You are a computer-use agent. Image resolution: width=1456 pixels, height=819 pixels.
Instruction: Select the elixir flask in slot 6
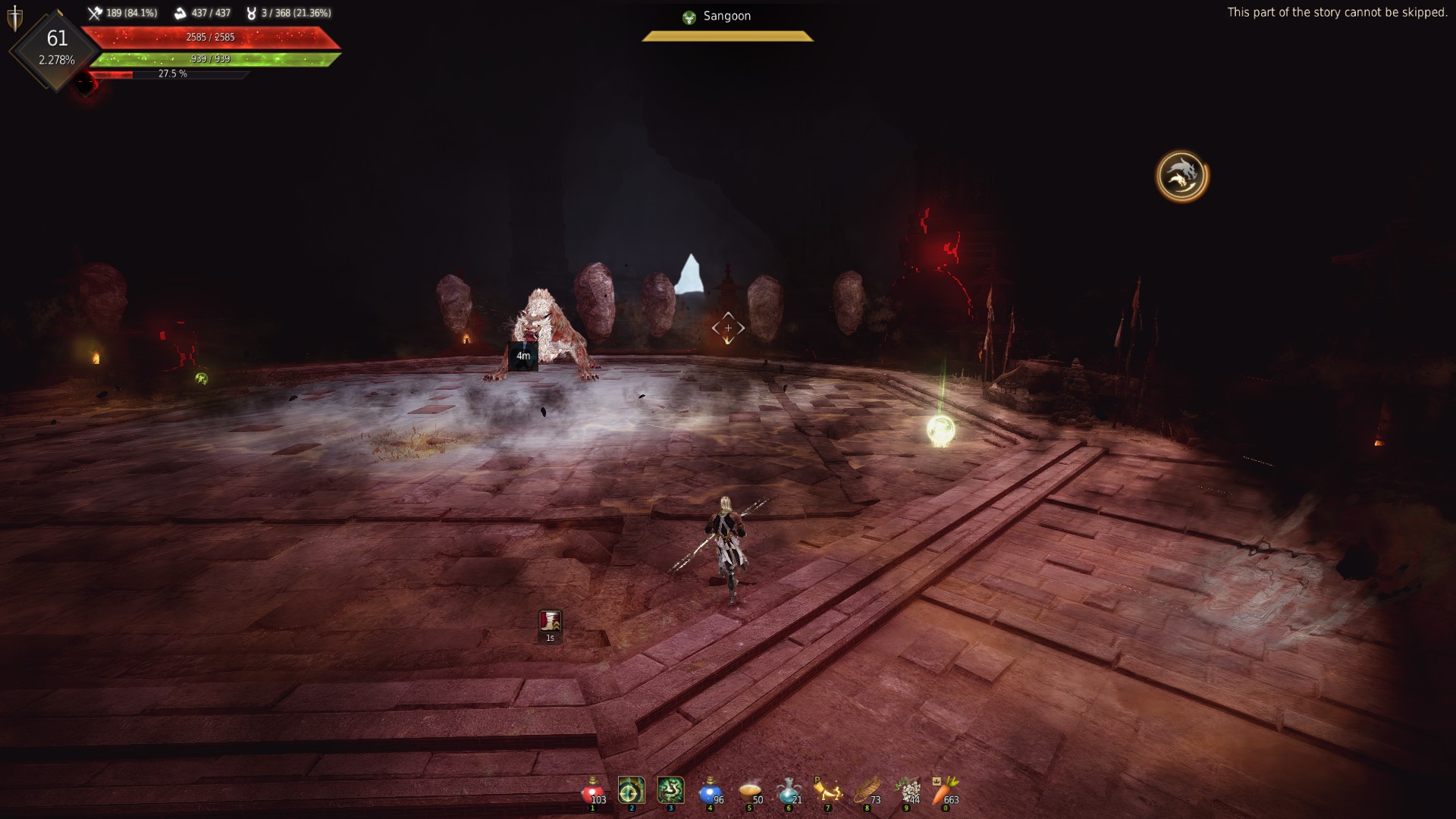click(x=789, y=793)
